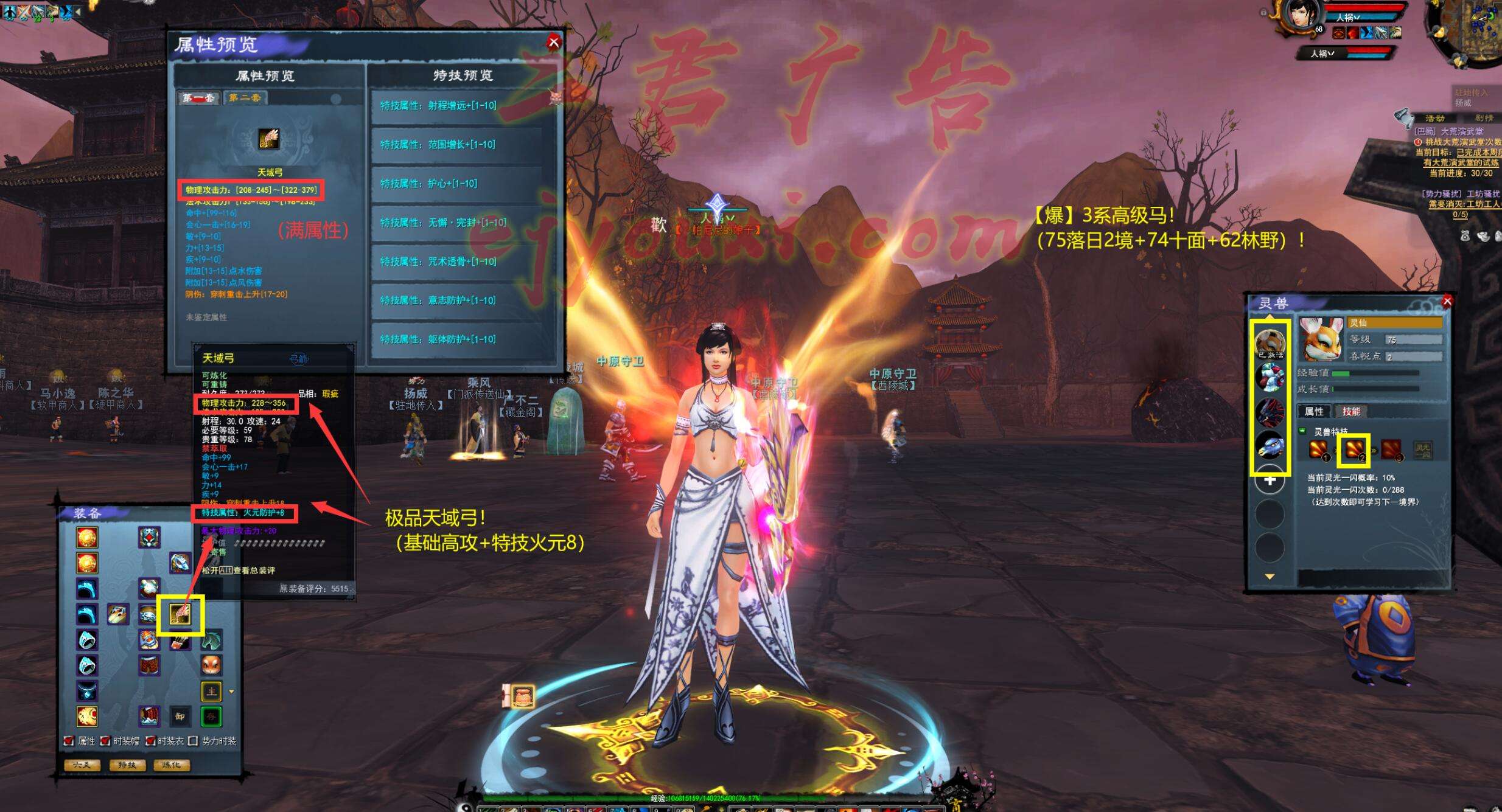Screen dimensions: 1502x812
Task: Switch to the 技能 tab in 灵兽 panel
Action: [x=1351, y=412]
